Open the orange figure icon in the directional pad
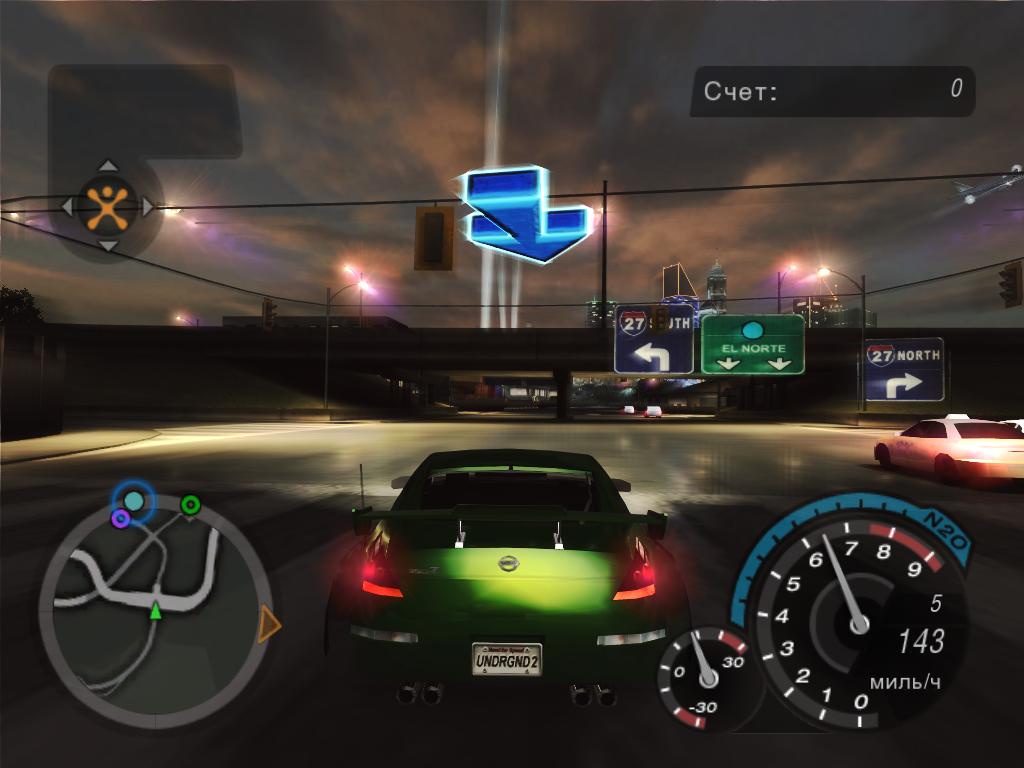This screenshot has height=768, width=1024. 107,205
